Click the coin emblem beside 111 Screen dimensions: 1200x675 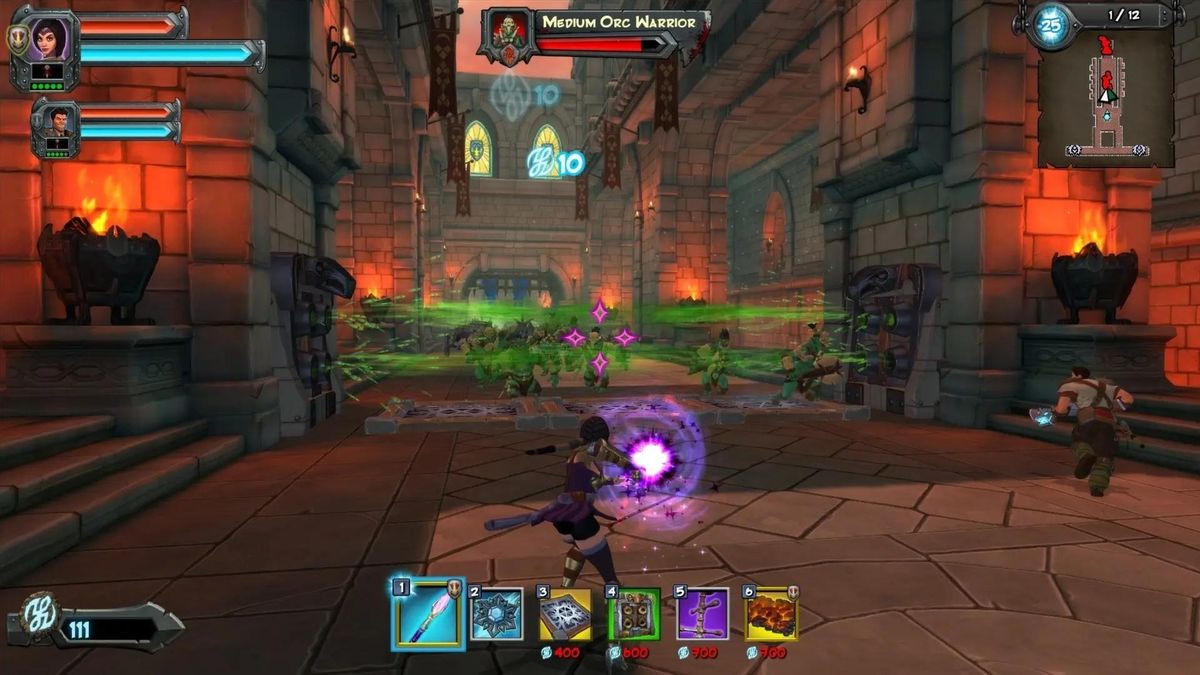tap(42, 613)
